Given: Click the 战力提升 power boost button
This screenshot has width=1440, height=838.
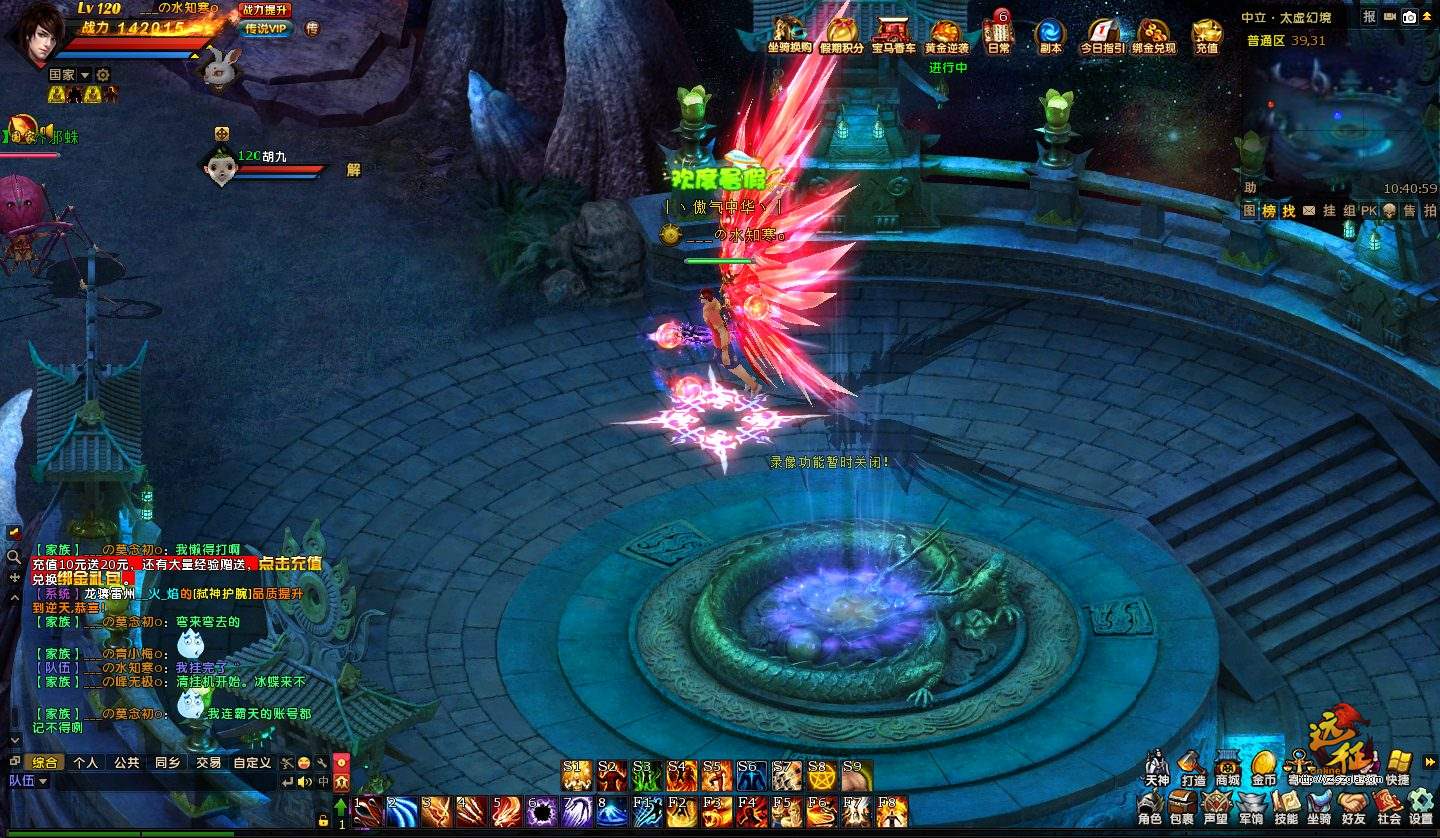Looking at the screenshot, I should point(265,10).
